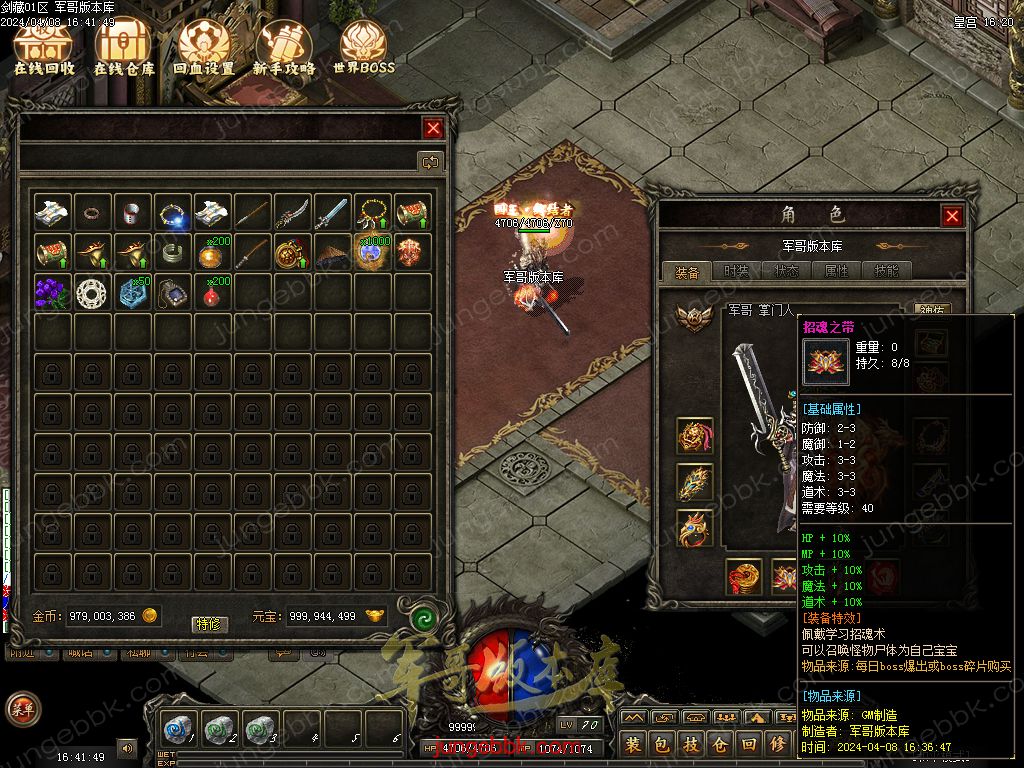Viewport: 1024px width, 768px height.
Task: Switch to the 技能 skills tab
Action: point(886,271)
